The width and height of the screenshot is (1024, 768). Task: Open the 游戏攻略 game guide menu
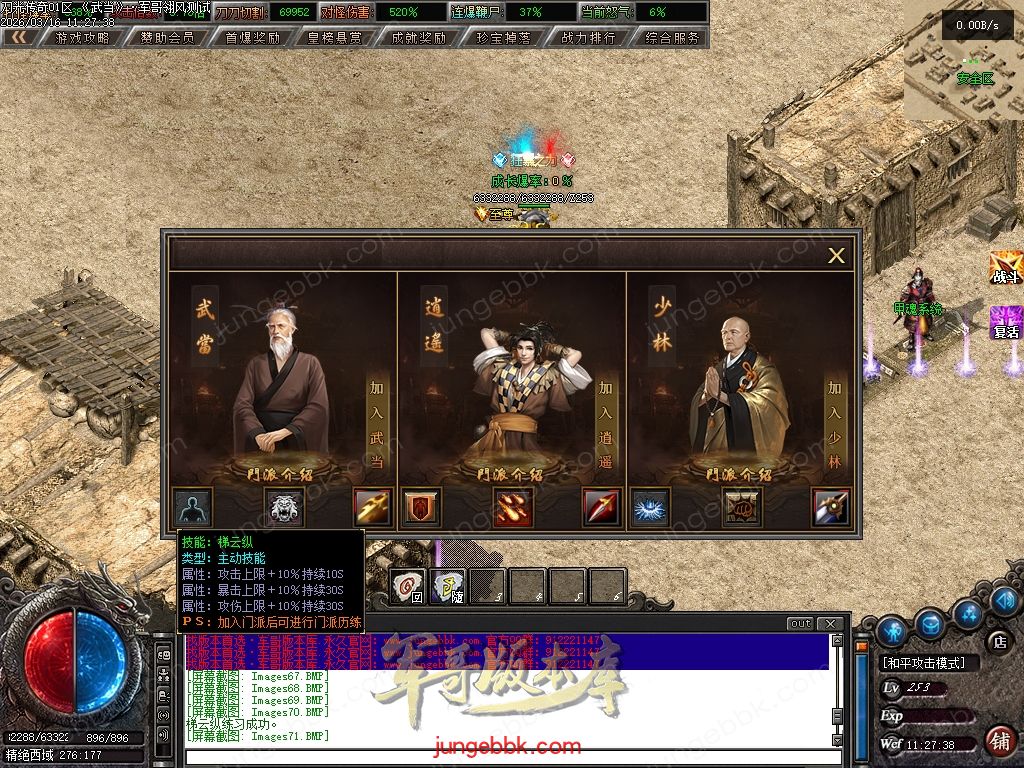(x=82, y=38)
